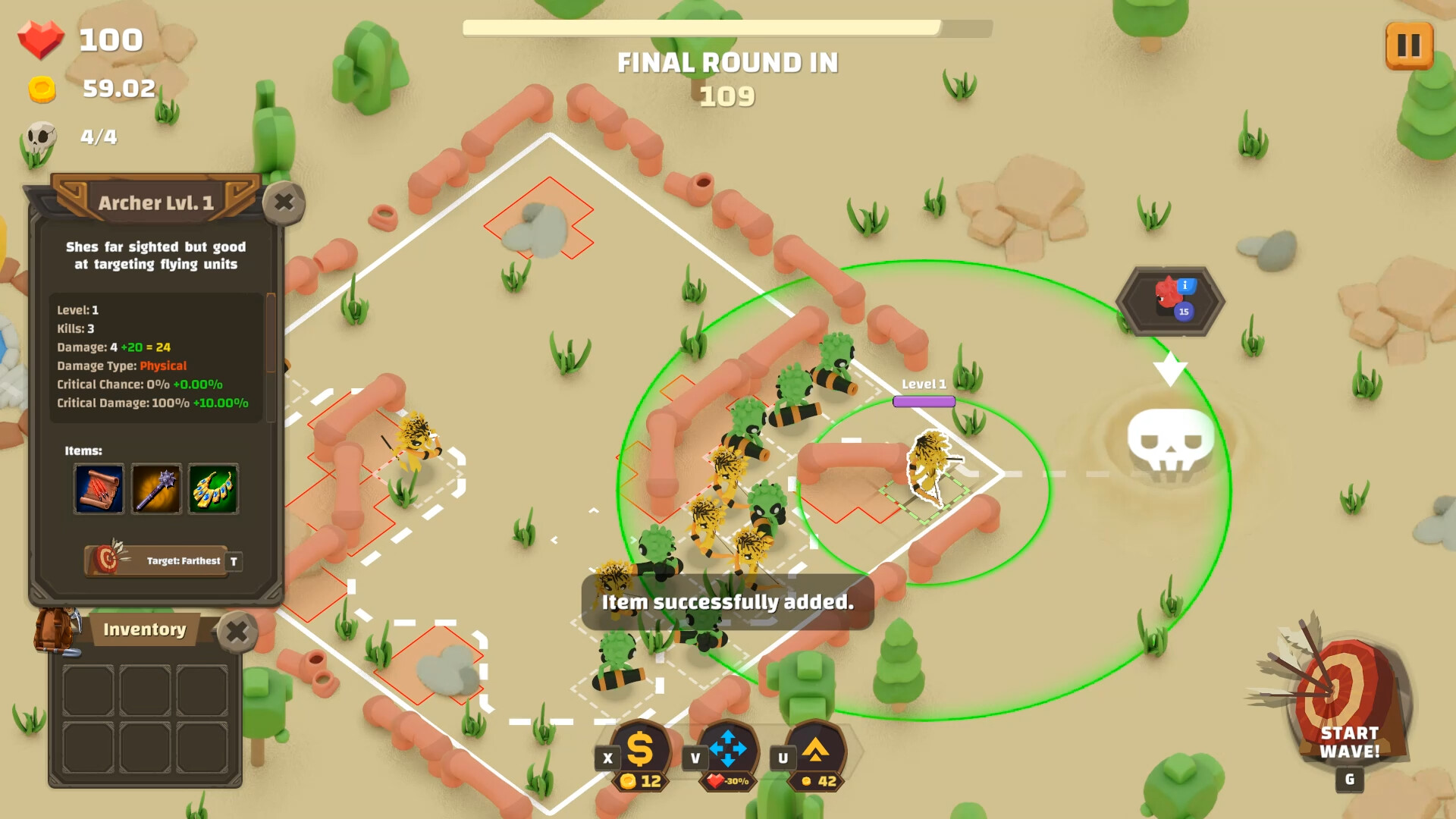Click the skull kill counter icon
1456x819 pixels.
42,136
